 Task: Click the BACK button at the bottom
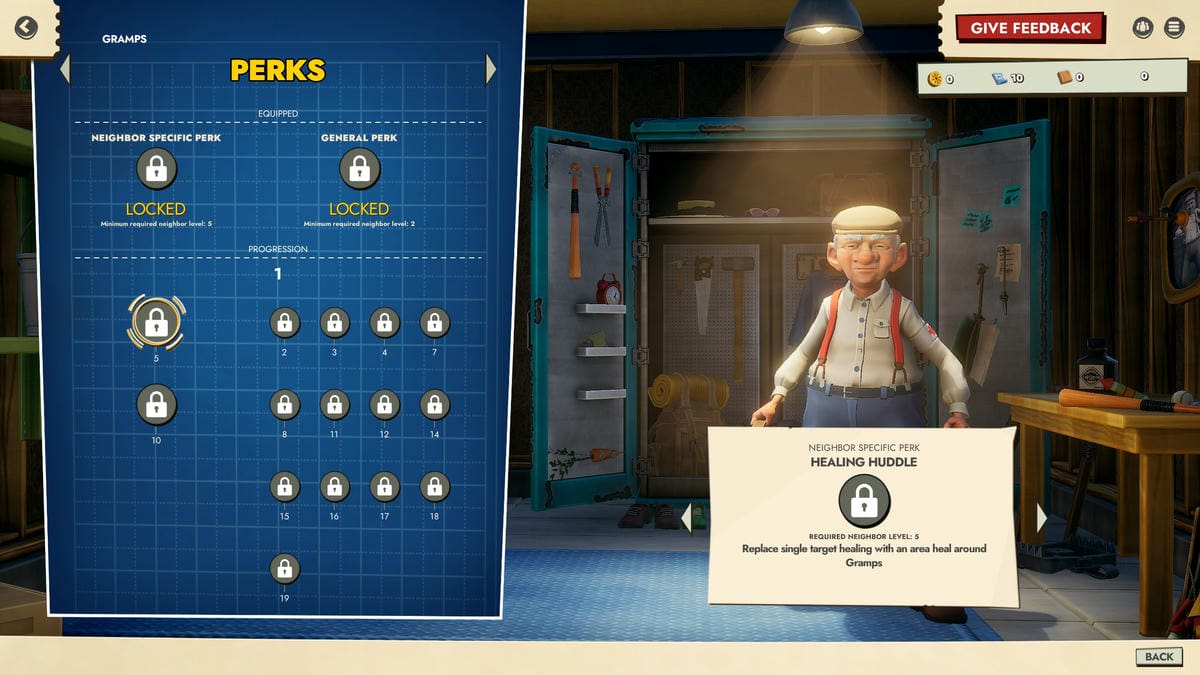(1159, 656)
